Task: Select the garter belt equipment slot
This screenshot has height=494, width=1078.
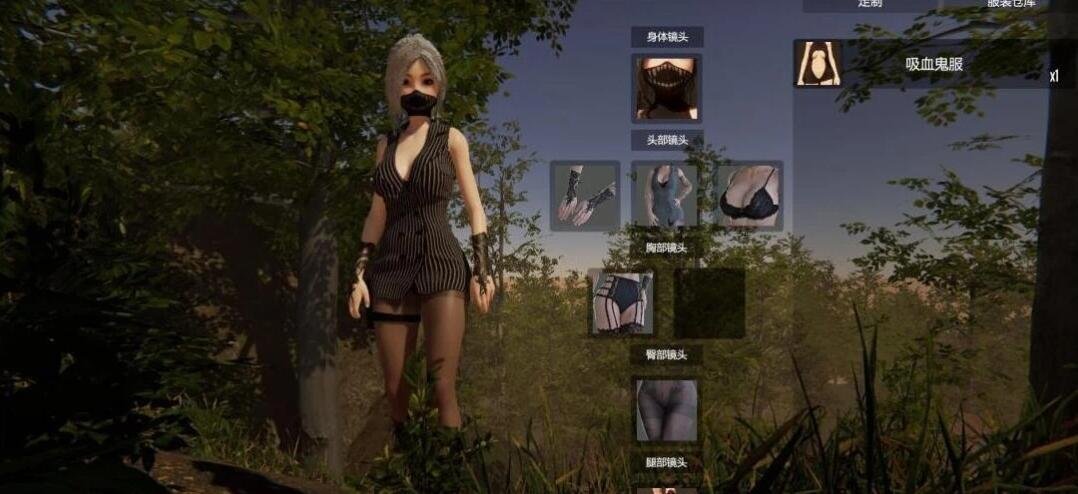Action: 622,302
